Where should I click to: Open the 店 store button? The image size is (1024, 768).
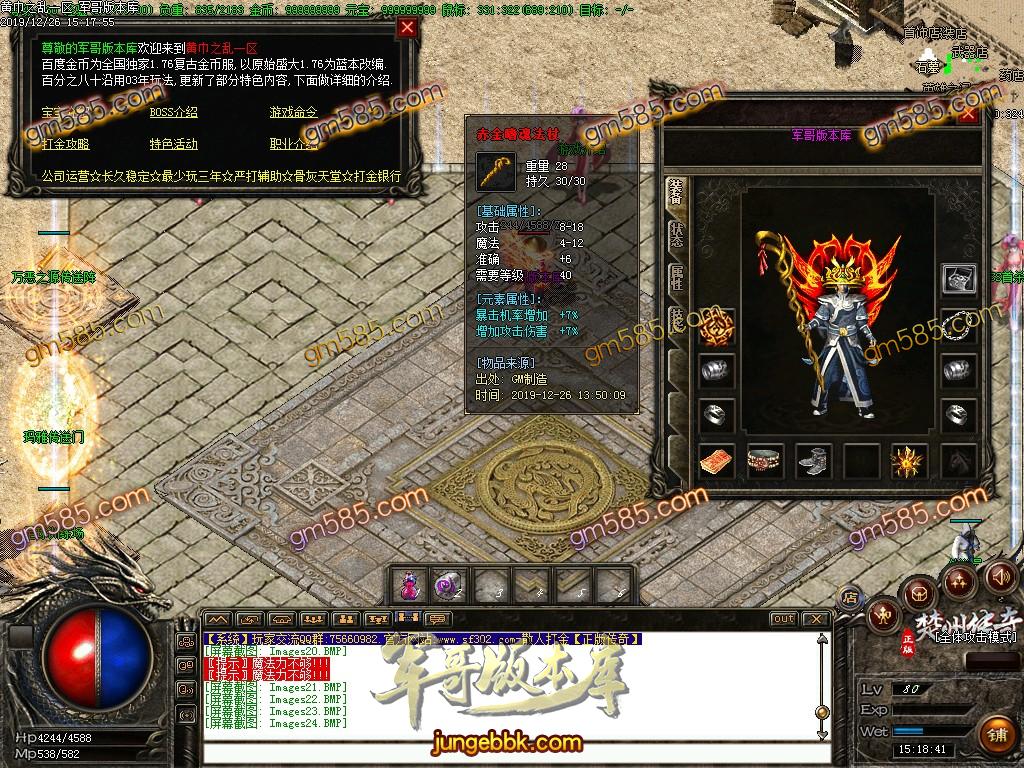click(851, 597)
